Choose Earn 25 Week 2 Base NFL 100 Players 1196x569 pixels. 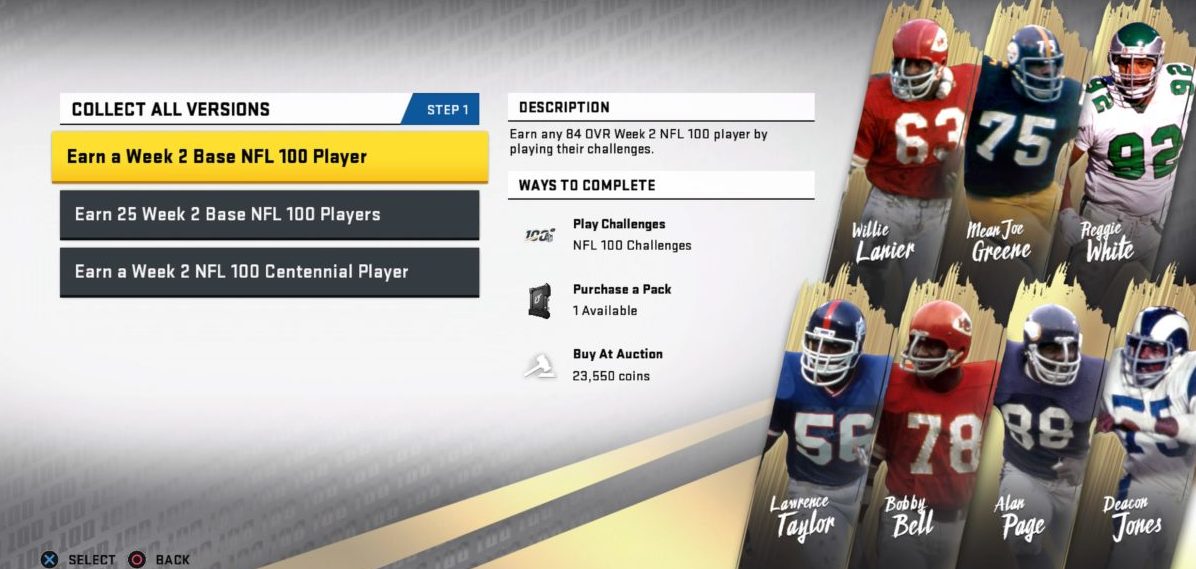pyautogui.click(x=269, y=215)
